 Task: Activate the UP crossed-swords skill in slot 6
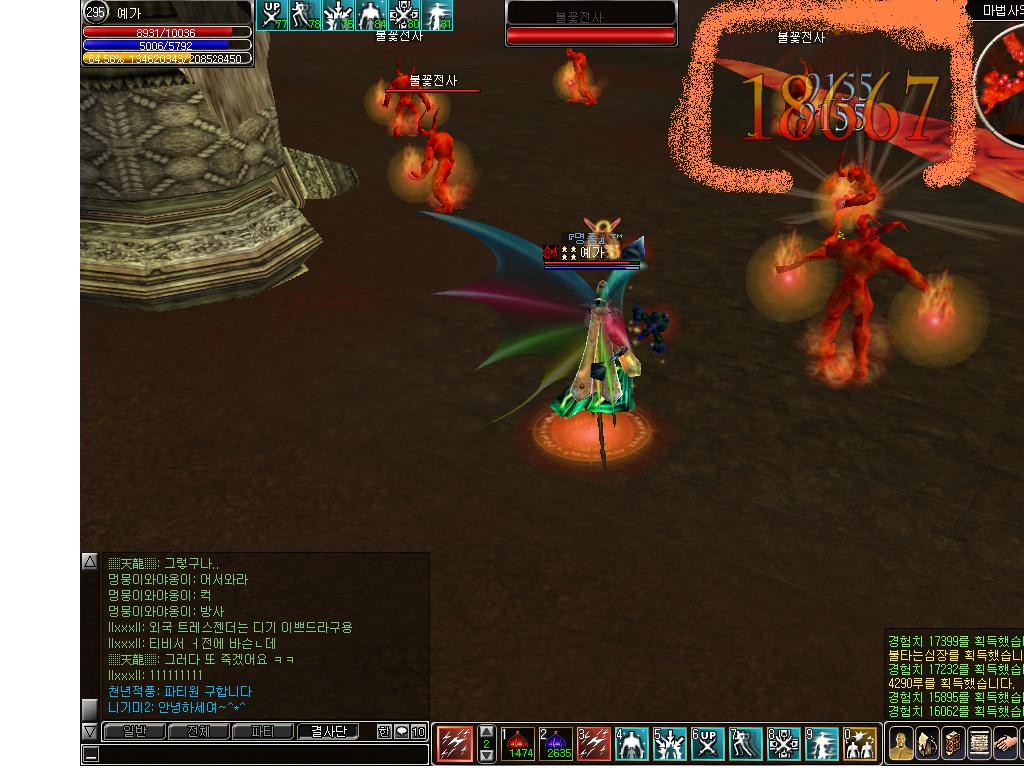tap(708, 744)
